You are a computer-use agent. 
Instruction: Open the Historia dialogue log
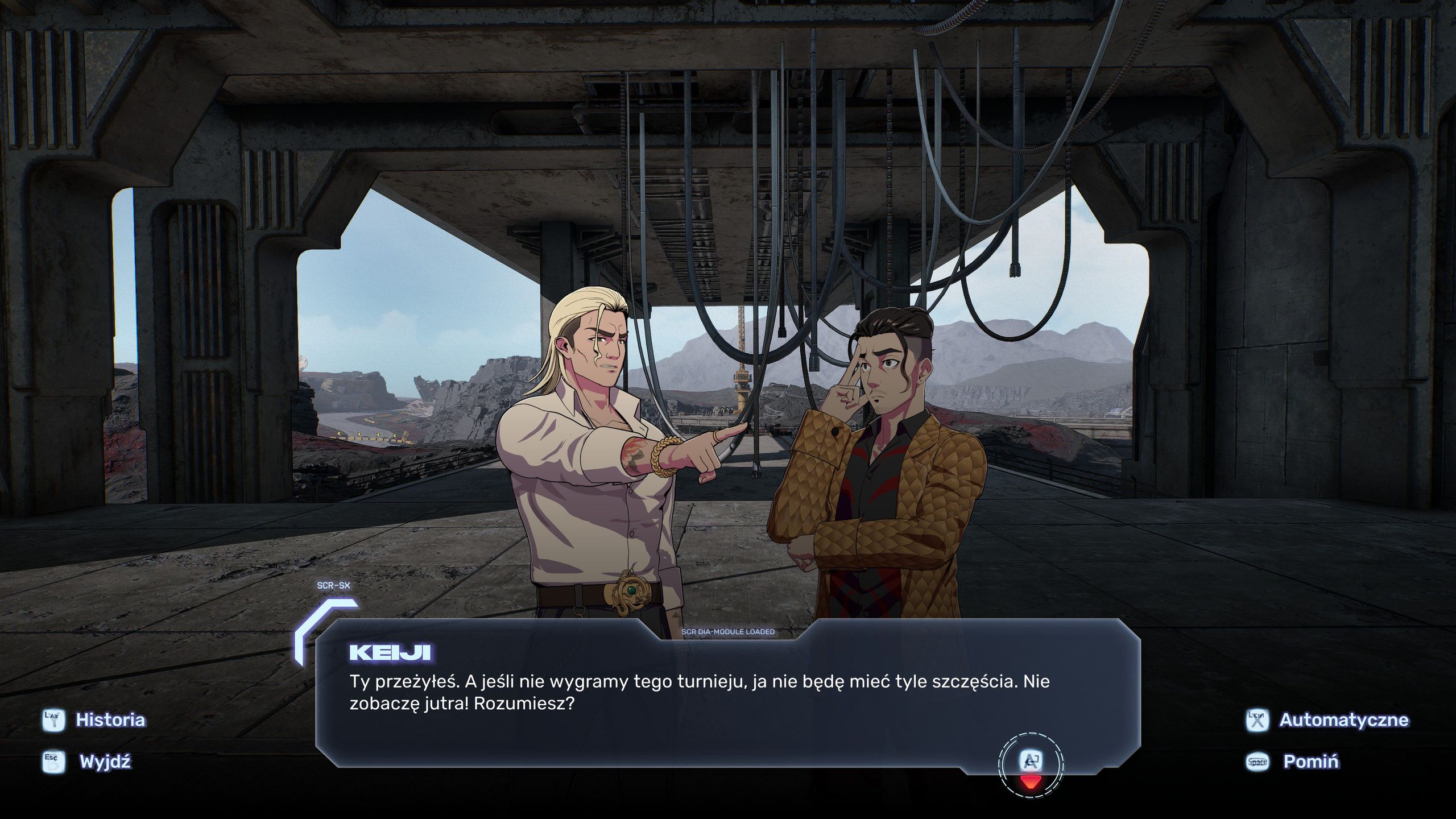110,720
